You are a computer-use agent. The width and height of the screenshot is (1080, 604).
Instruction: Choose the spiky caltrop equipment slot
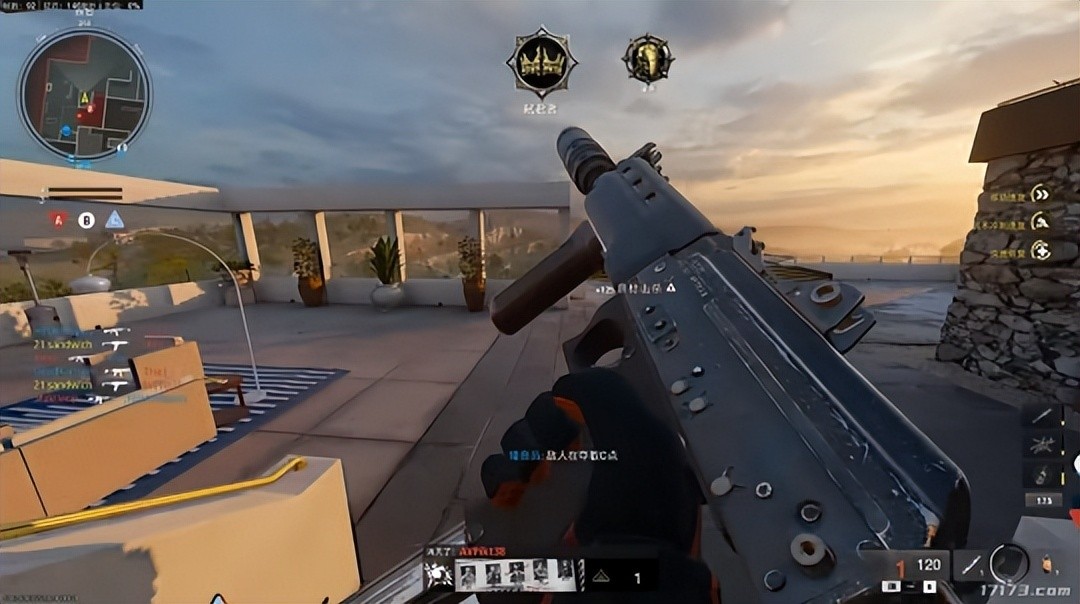coord(1043,445)
